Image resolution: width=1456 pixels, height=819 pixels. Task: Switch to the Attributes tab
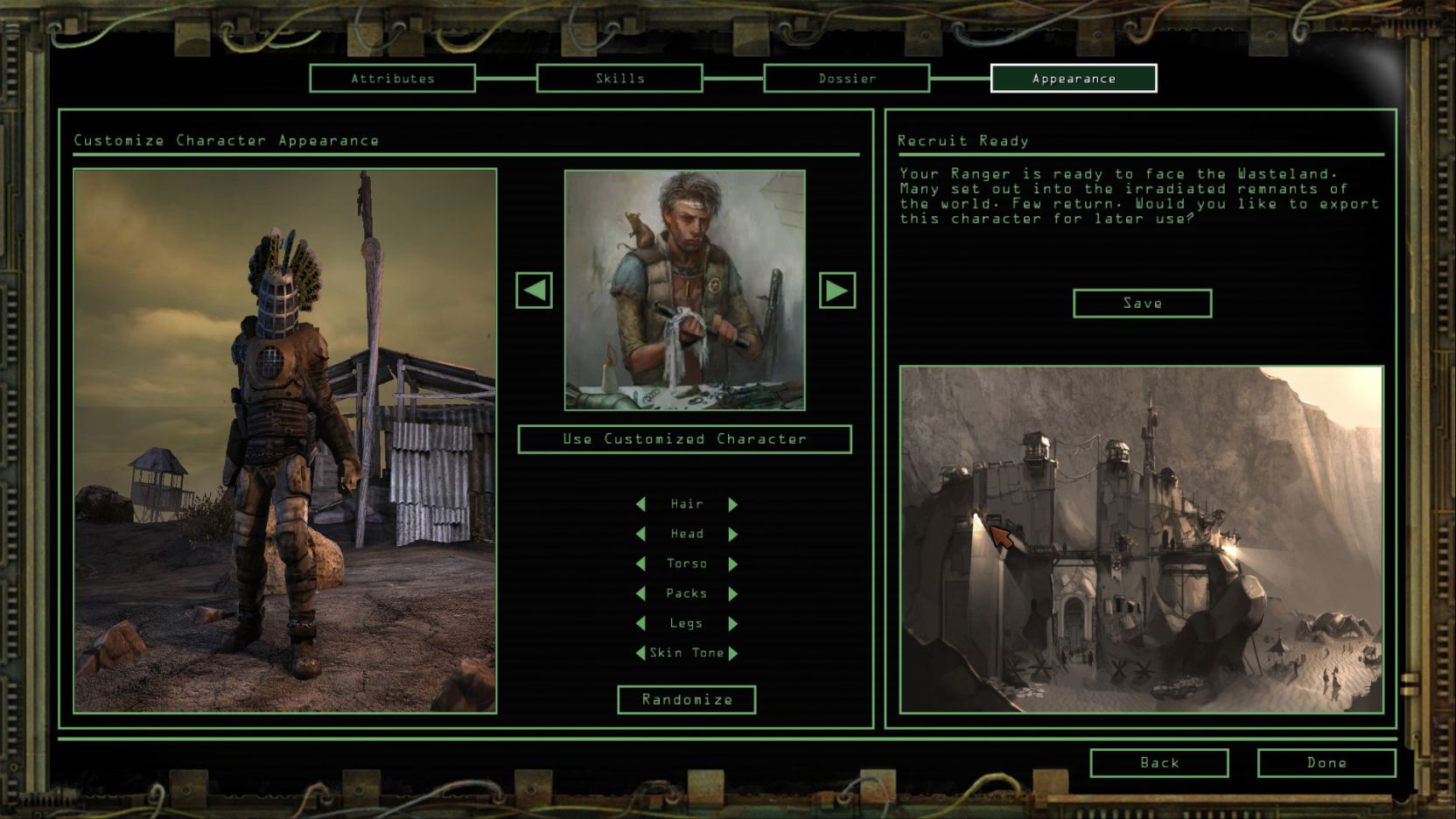click(392, 79)
